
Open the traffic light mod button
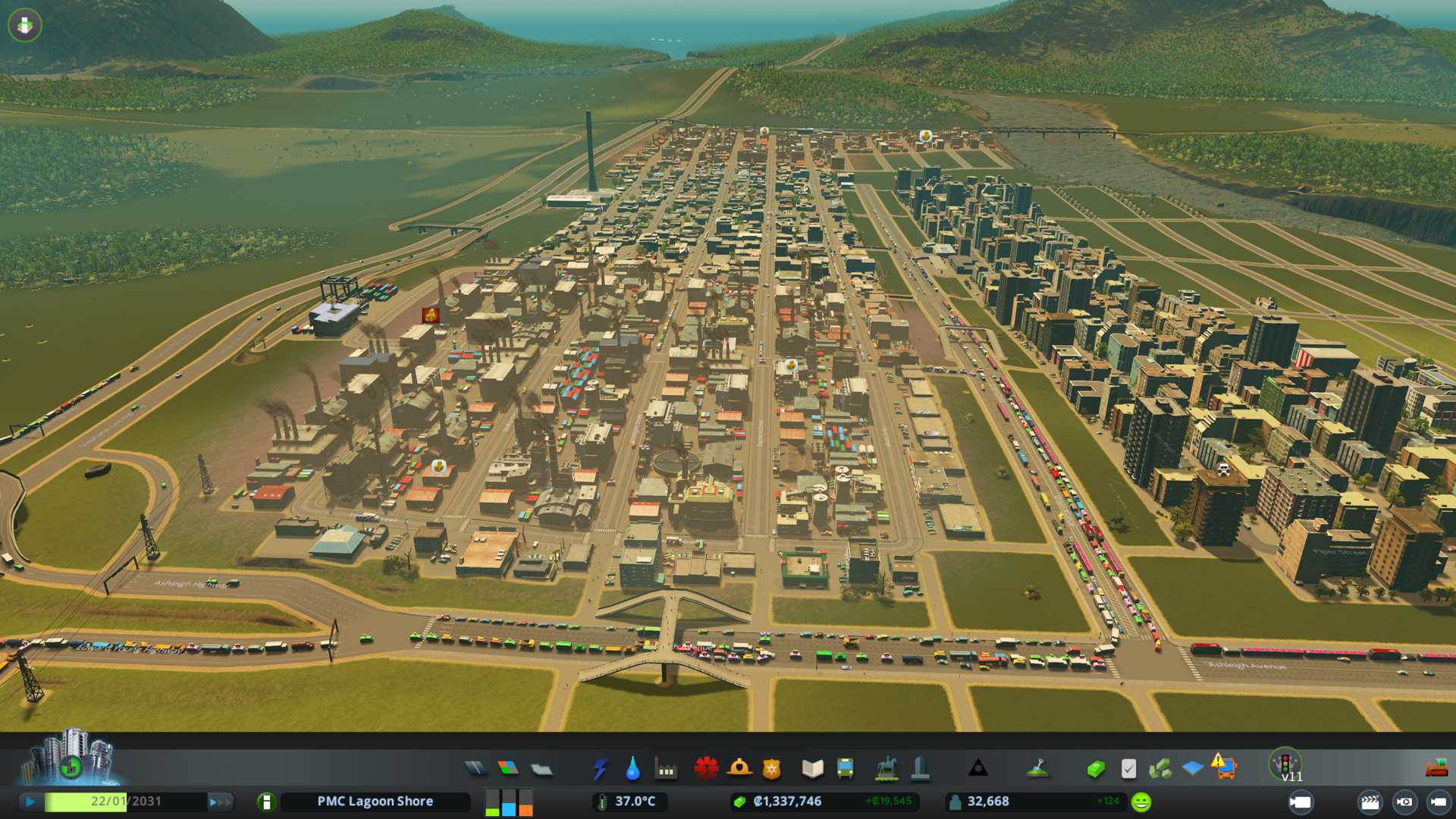tap(1285, 763)
